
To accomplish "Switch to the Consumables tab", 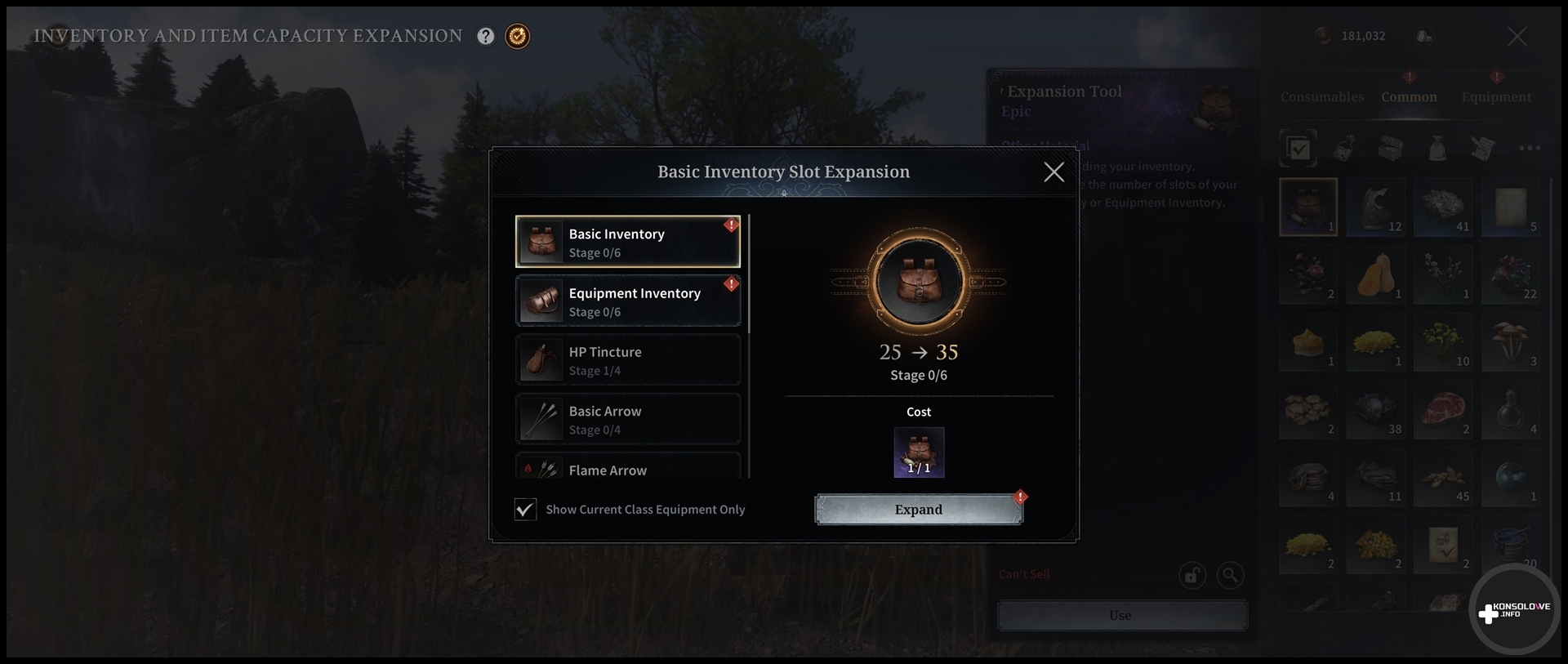I will [x=1321, y=97].
